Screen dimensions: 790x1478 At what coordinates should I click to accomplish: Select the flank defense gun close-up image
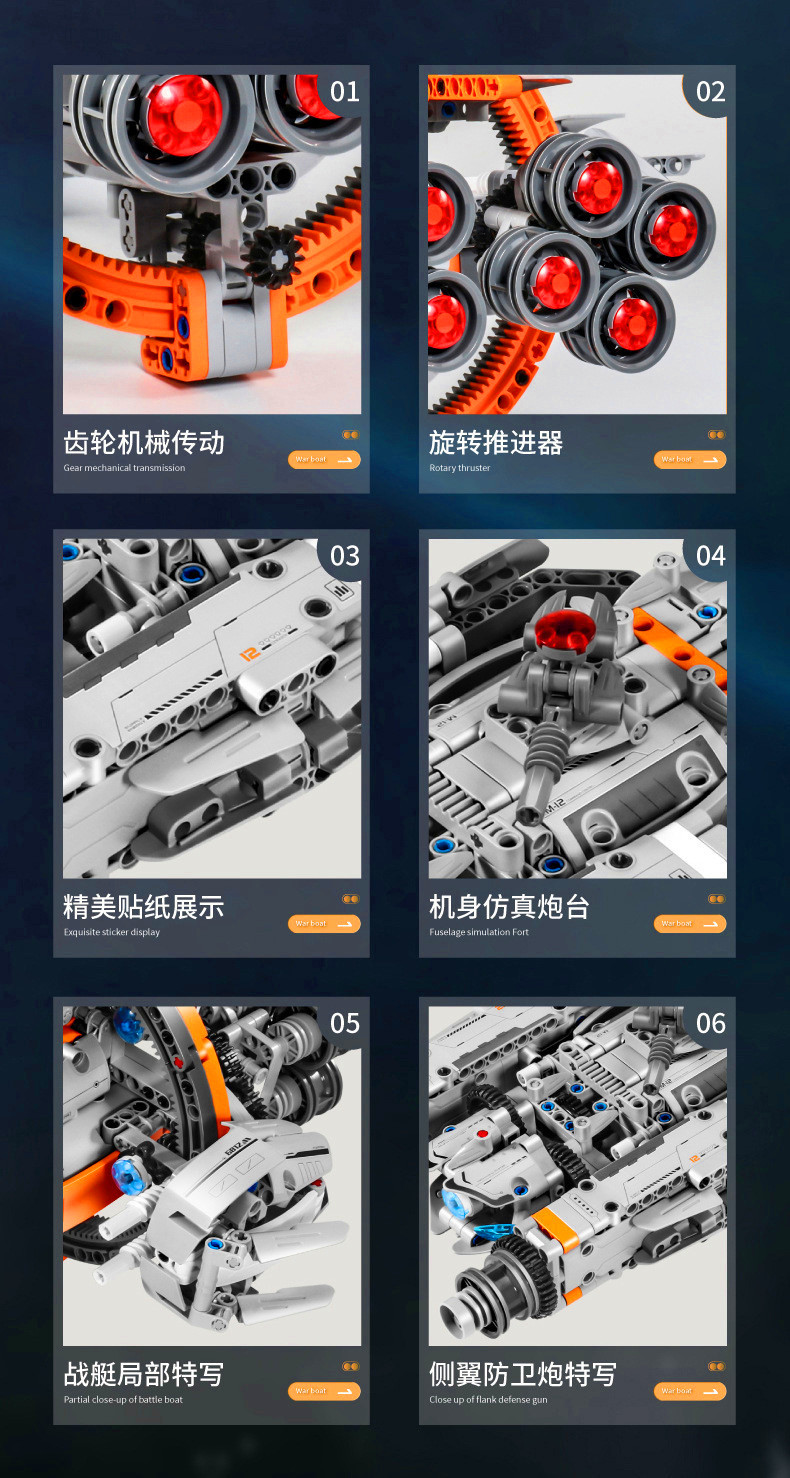pos(577,1175)
